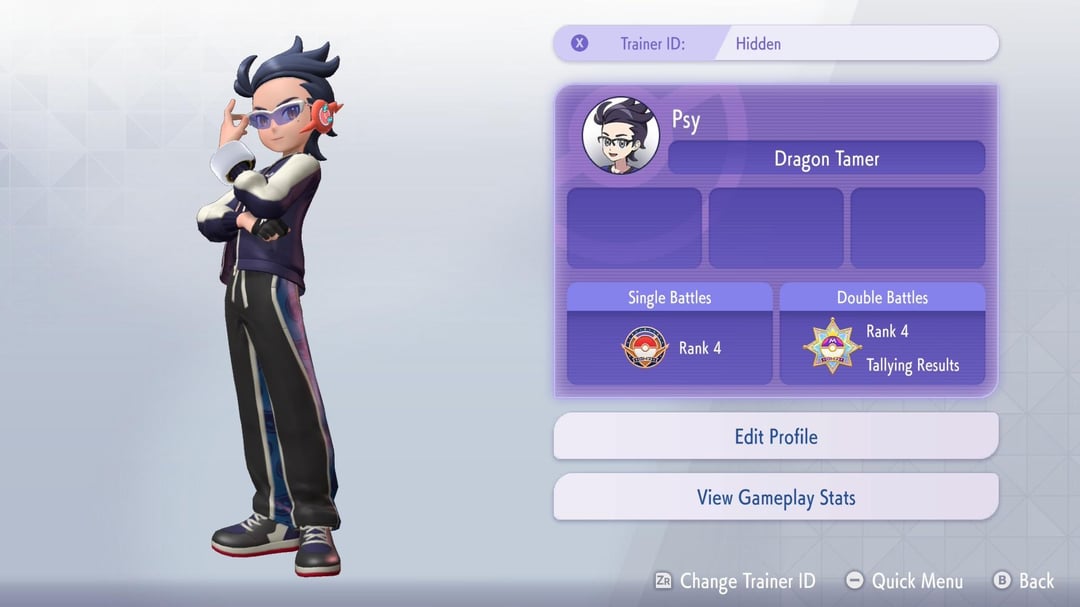Open the Double Battles rank panel

[882, 334]
